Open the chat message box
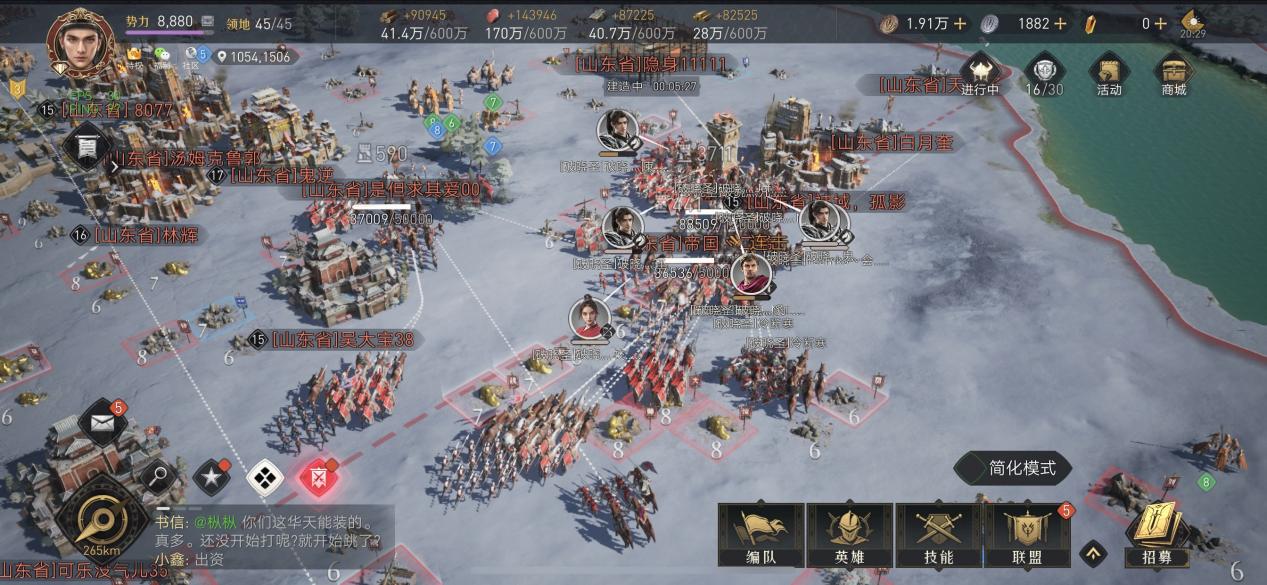The width and height of the screenshot is (1267, 585). point(270,540)
